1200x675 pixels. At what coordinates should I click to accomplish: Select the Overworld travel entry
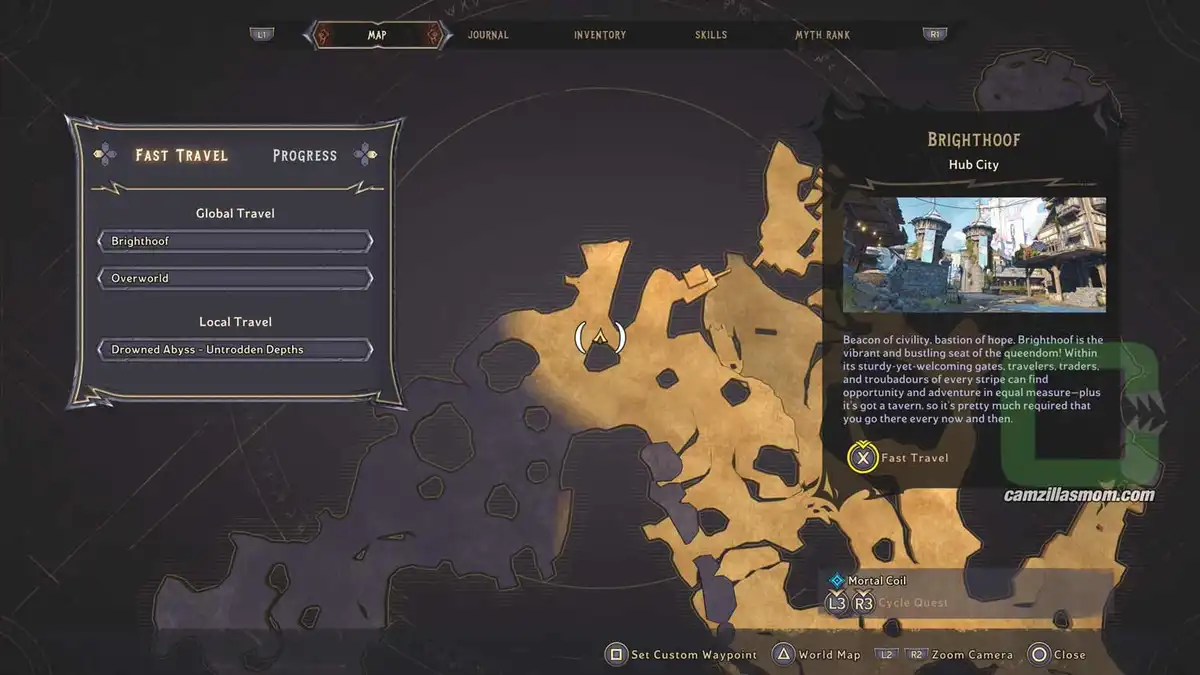[235, 278]
